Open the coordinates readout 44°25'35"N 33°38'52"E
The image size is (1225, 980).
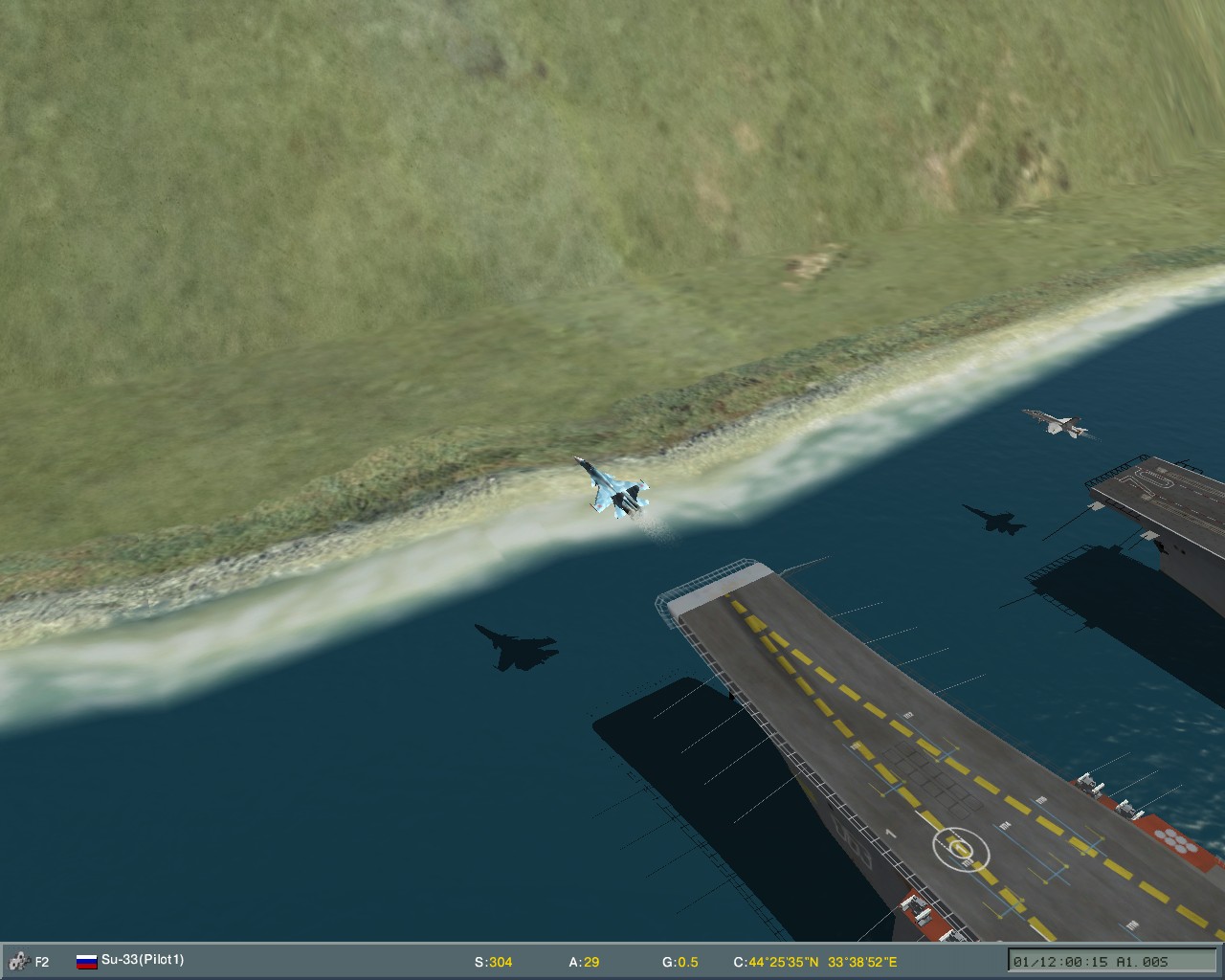point(813,963)
